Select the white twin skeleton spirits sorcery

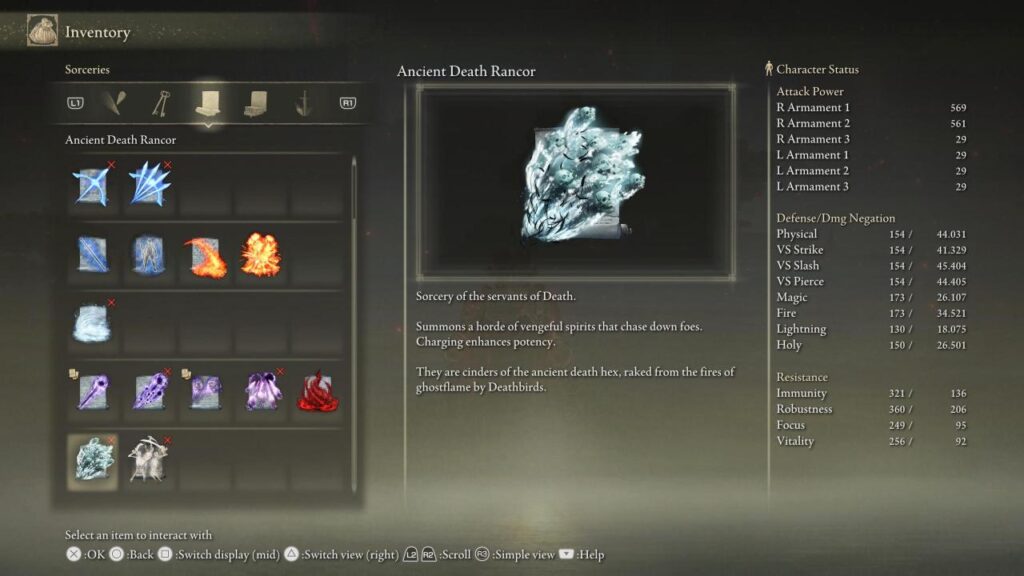pos(150,460)
